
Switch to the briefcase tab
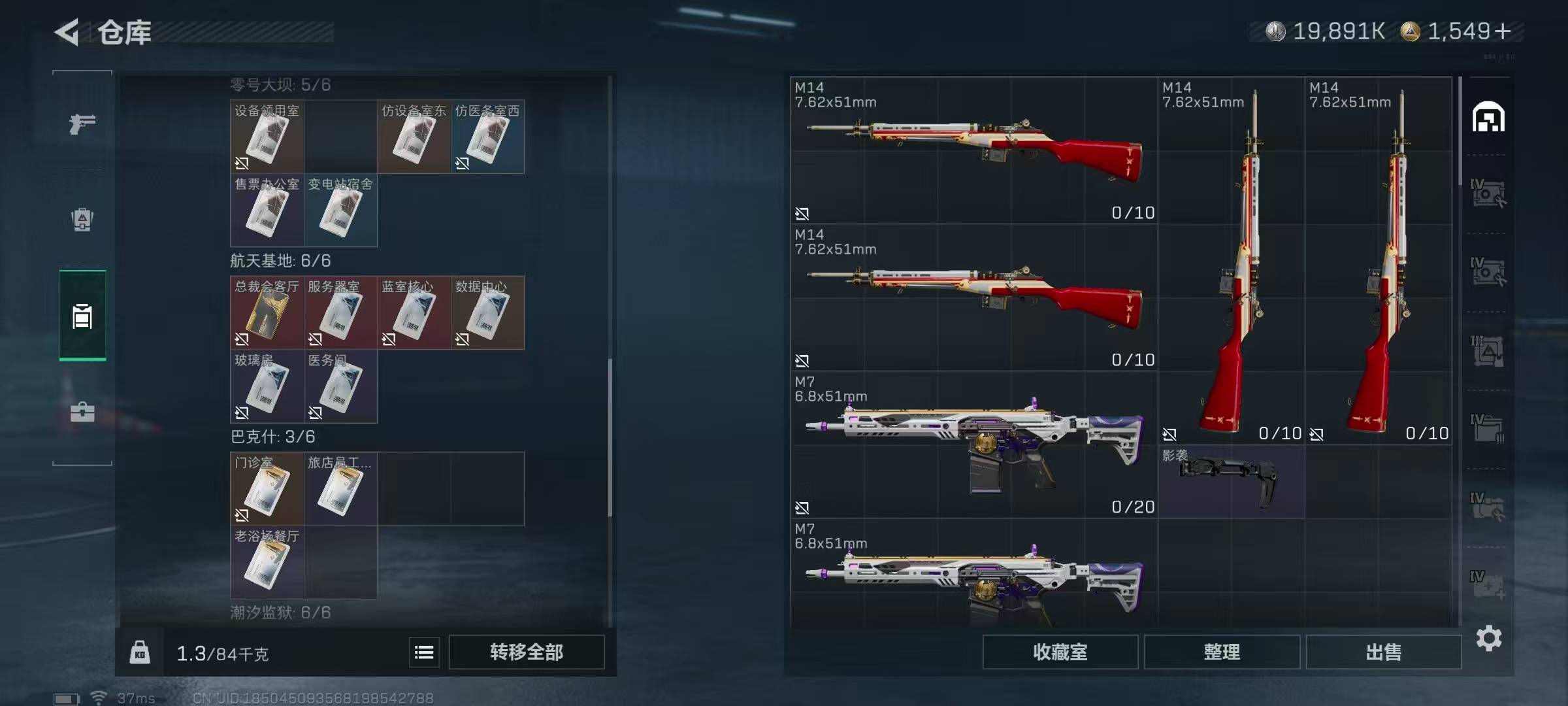click(x=82, y=412)
